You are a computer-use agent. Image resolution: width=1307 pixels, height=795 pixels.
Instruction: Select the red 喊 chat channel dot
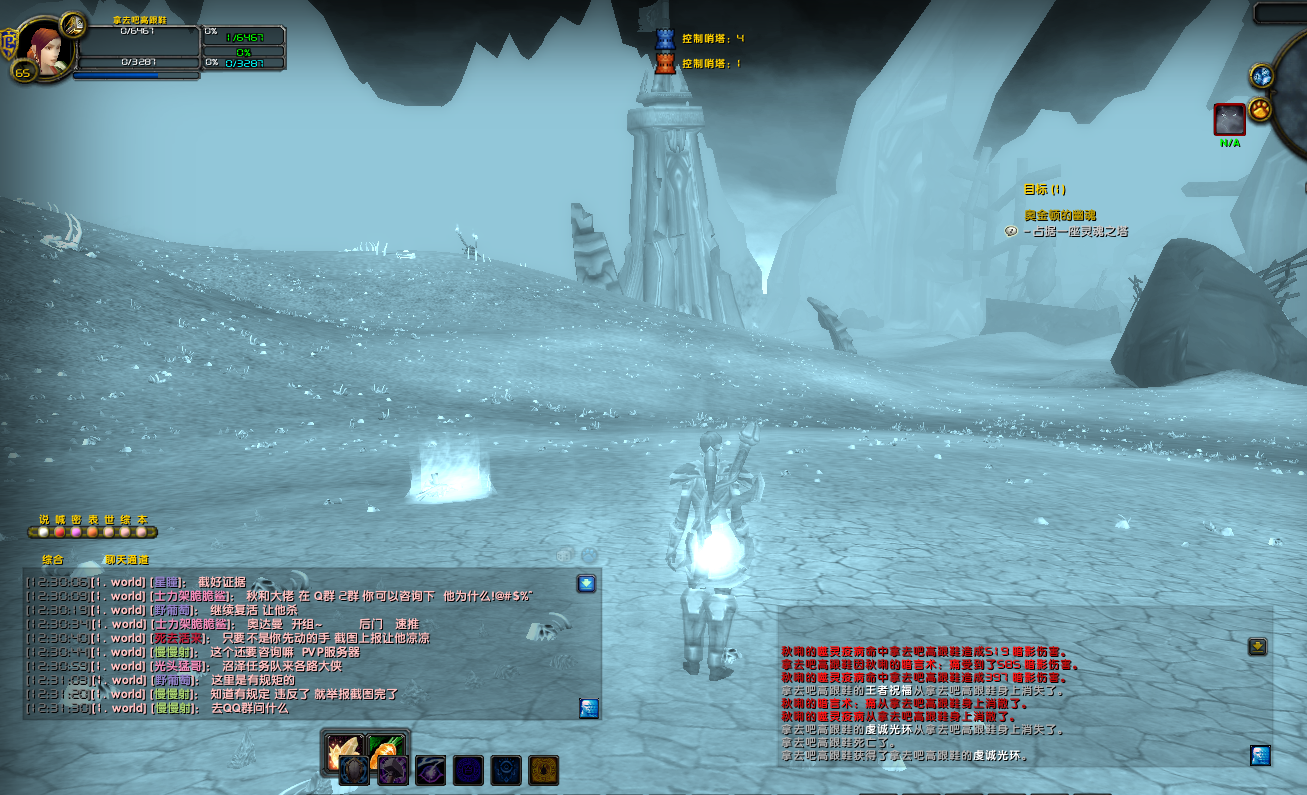pos(60,532)
